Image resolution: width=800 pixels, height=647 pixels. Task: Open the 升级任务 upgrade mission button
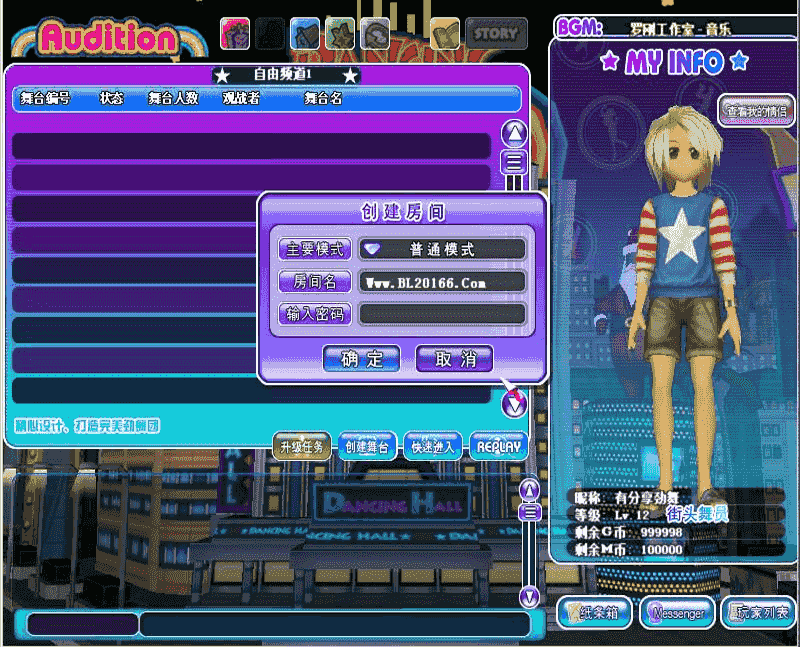click(x=302, y=447)
